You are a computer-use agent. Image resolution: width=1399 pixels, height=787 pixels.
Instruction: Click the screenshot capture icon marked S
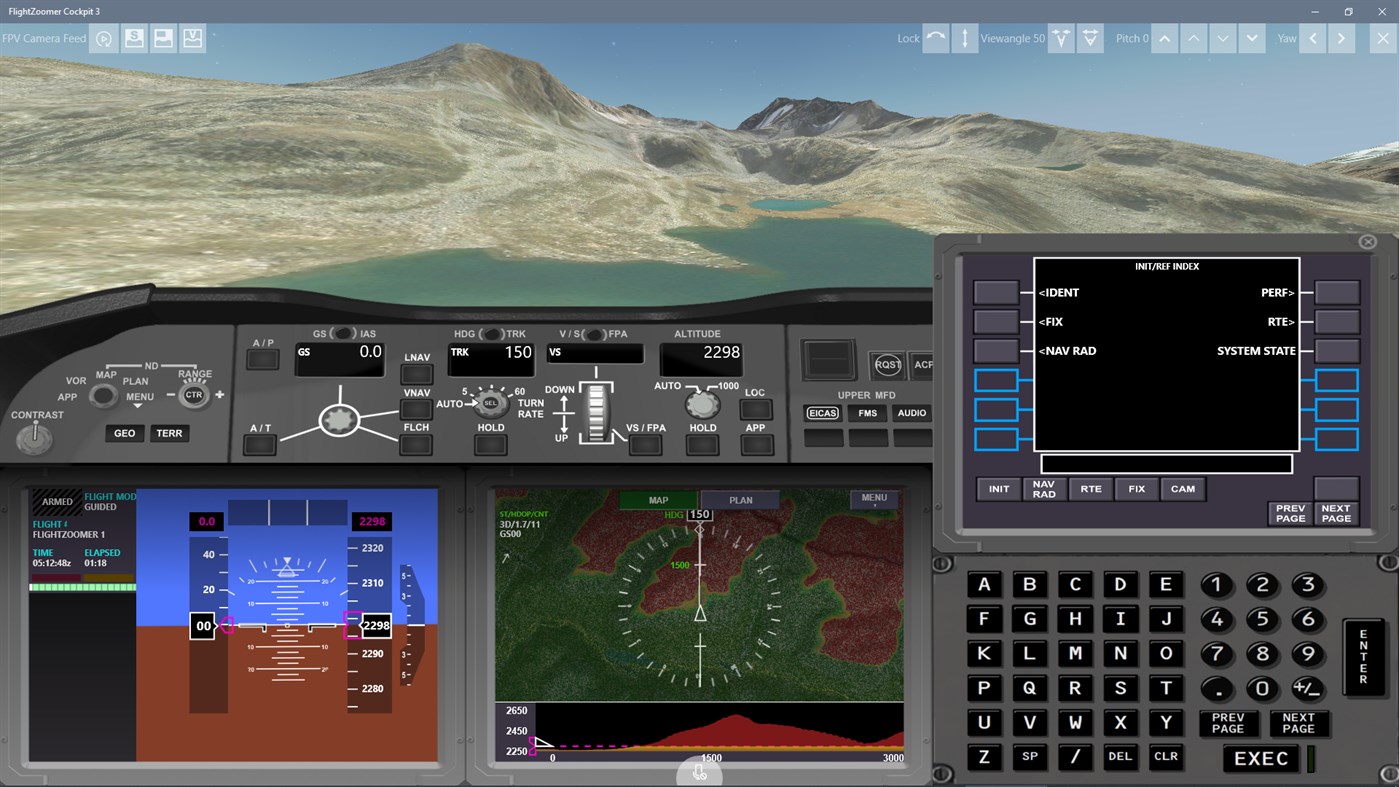(134, 38)
